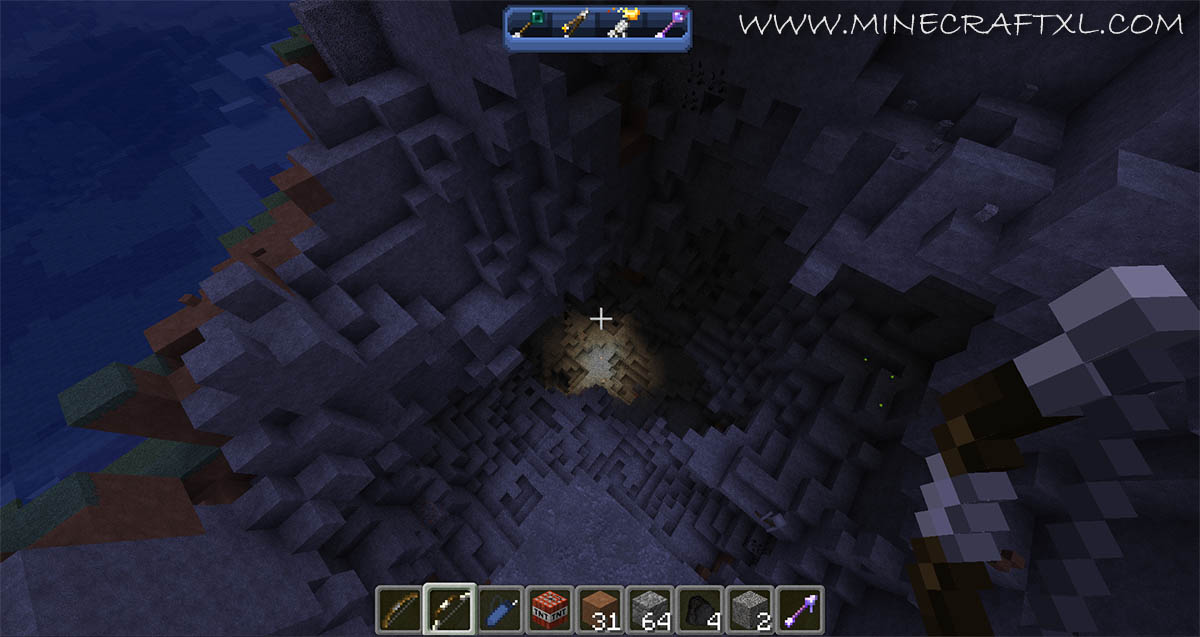Choose the coal stack of 4
This screenshot has width=1200, height=637.
[699, 608]
